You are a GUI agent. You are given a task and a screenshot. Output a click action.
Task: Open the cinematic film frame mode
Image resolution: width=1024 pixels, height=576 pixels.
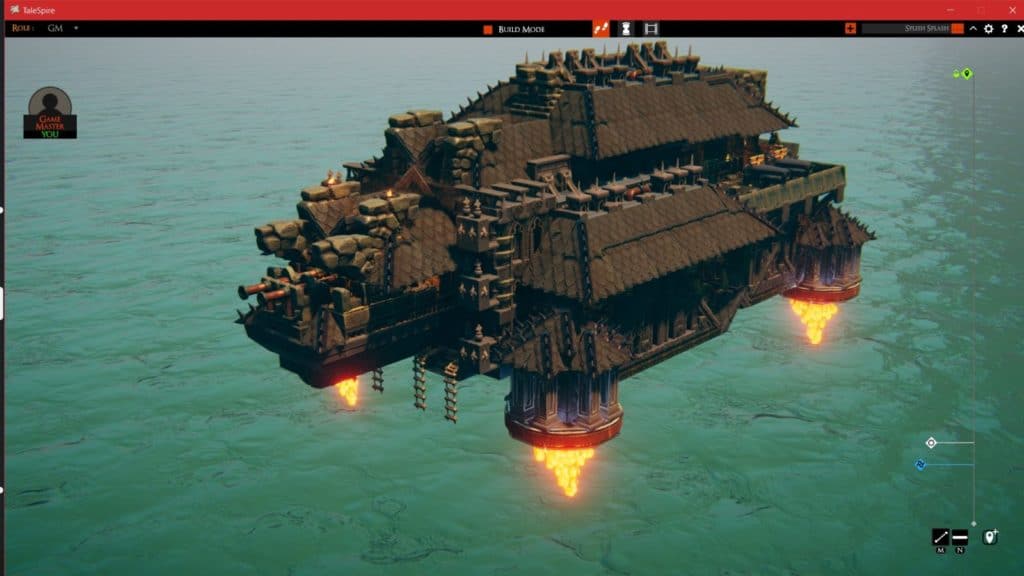point(651,29)
